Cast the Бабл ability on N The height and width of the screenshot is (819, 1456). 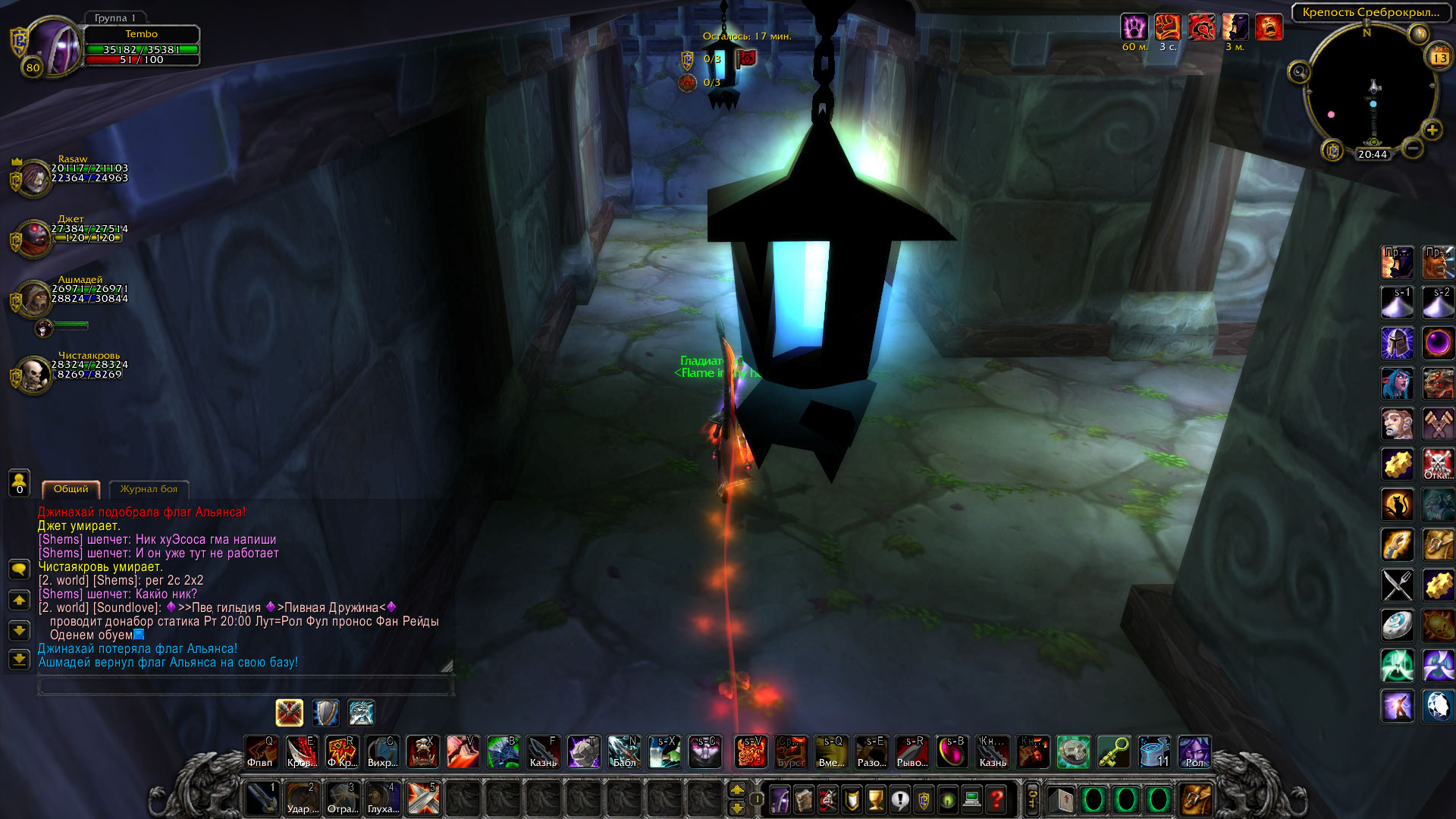tap(624, 752)
